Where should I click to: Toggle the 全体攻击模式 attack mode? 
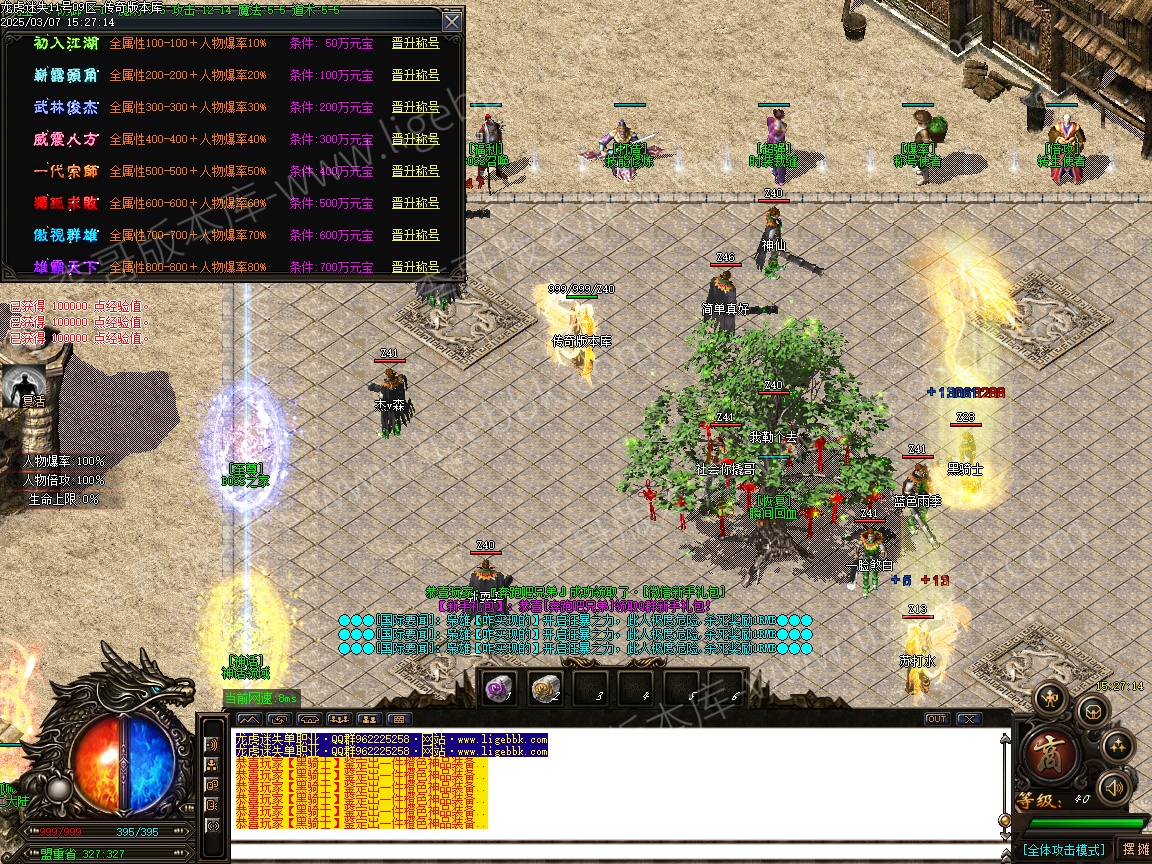click(1064, 850)
